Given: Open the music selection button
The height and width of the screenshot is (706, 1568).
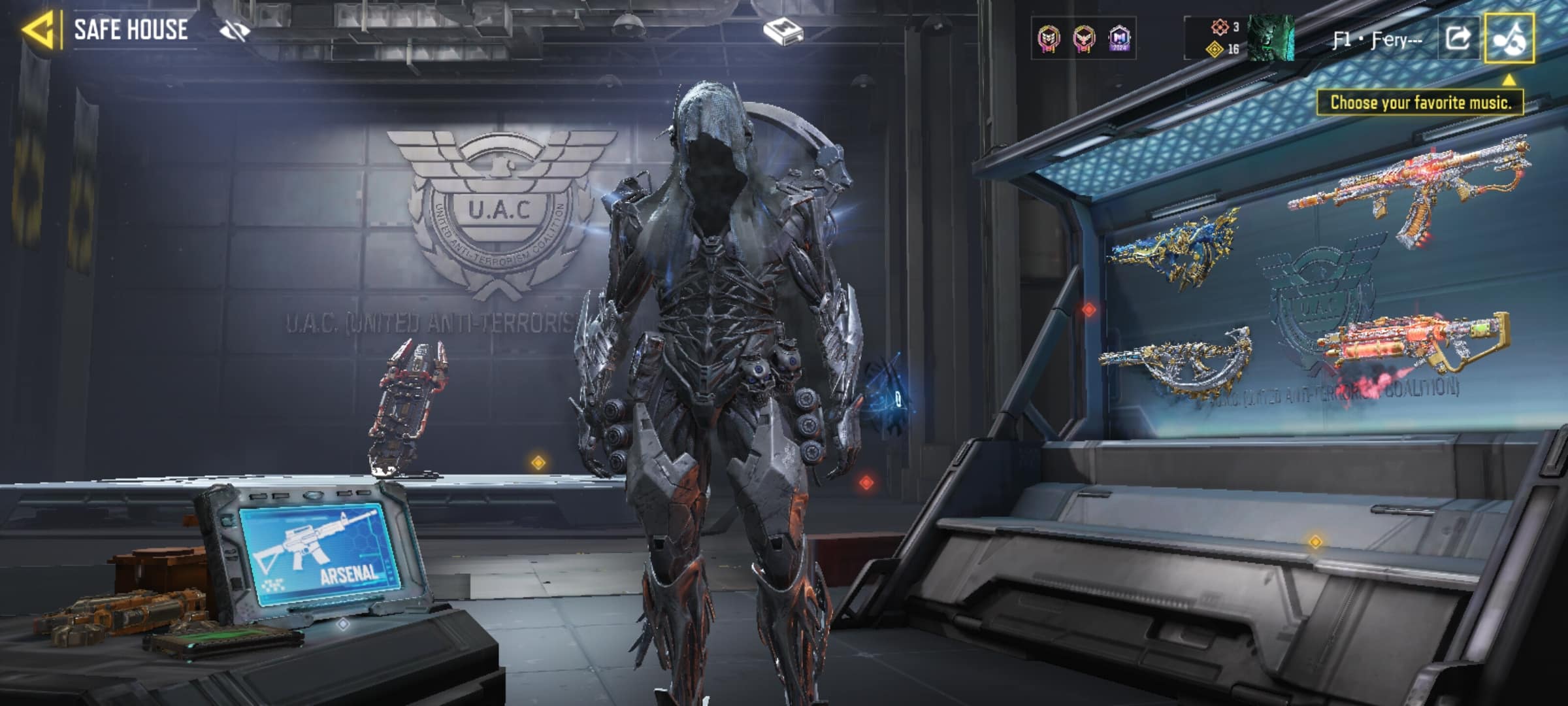Looking at the screenshot, I should 1509,39.
